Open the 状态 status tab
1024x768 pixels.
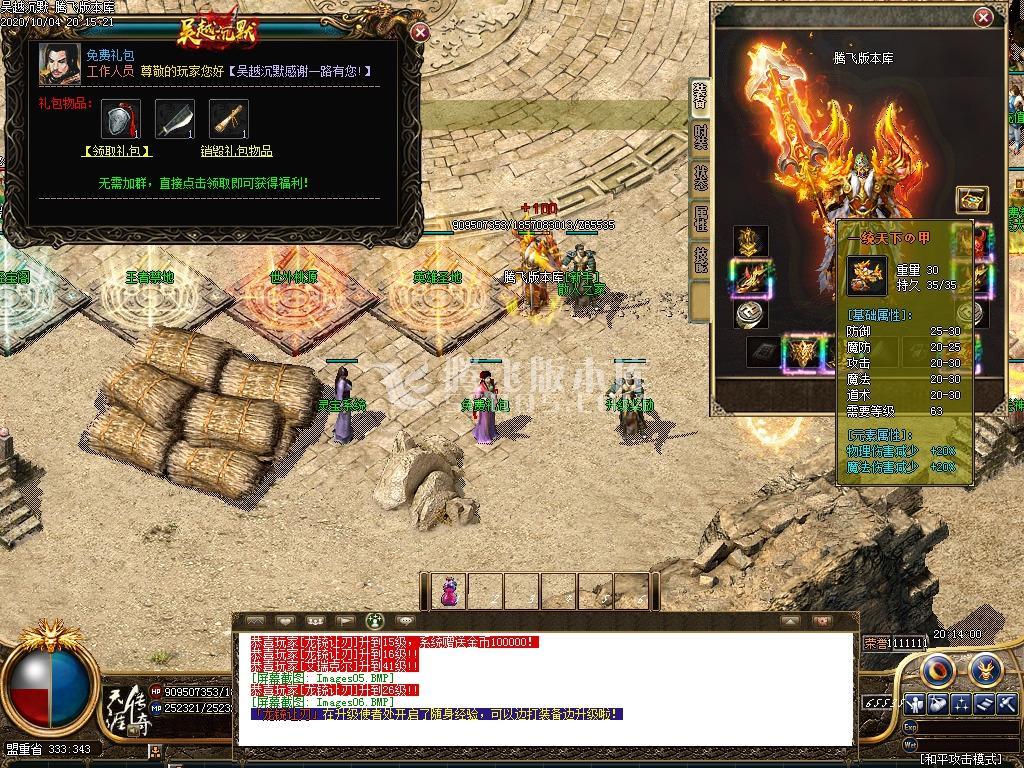pos(700,179)
